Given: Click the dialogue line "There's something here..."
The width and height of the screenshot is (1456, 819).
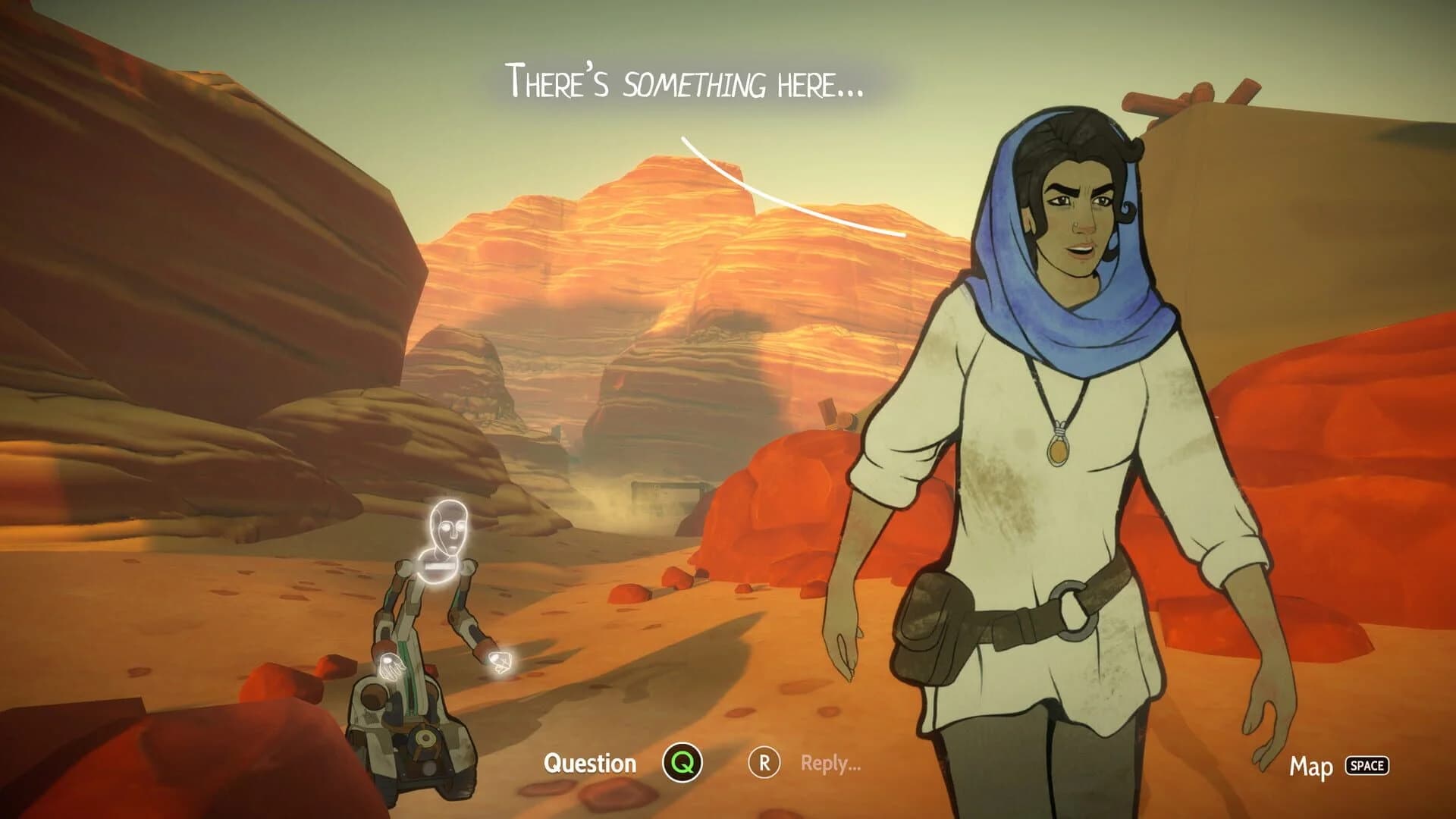Looking at the screenshot, I should [x=682, y=80].
